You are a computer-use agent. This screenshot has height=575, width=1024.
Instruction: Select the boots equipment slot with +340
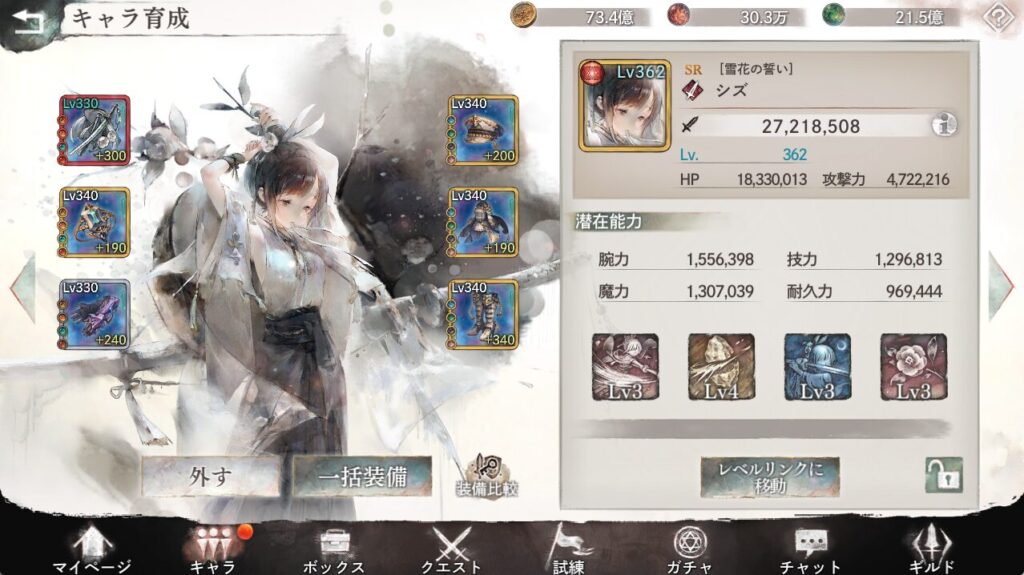point(483,314)
